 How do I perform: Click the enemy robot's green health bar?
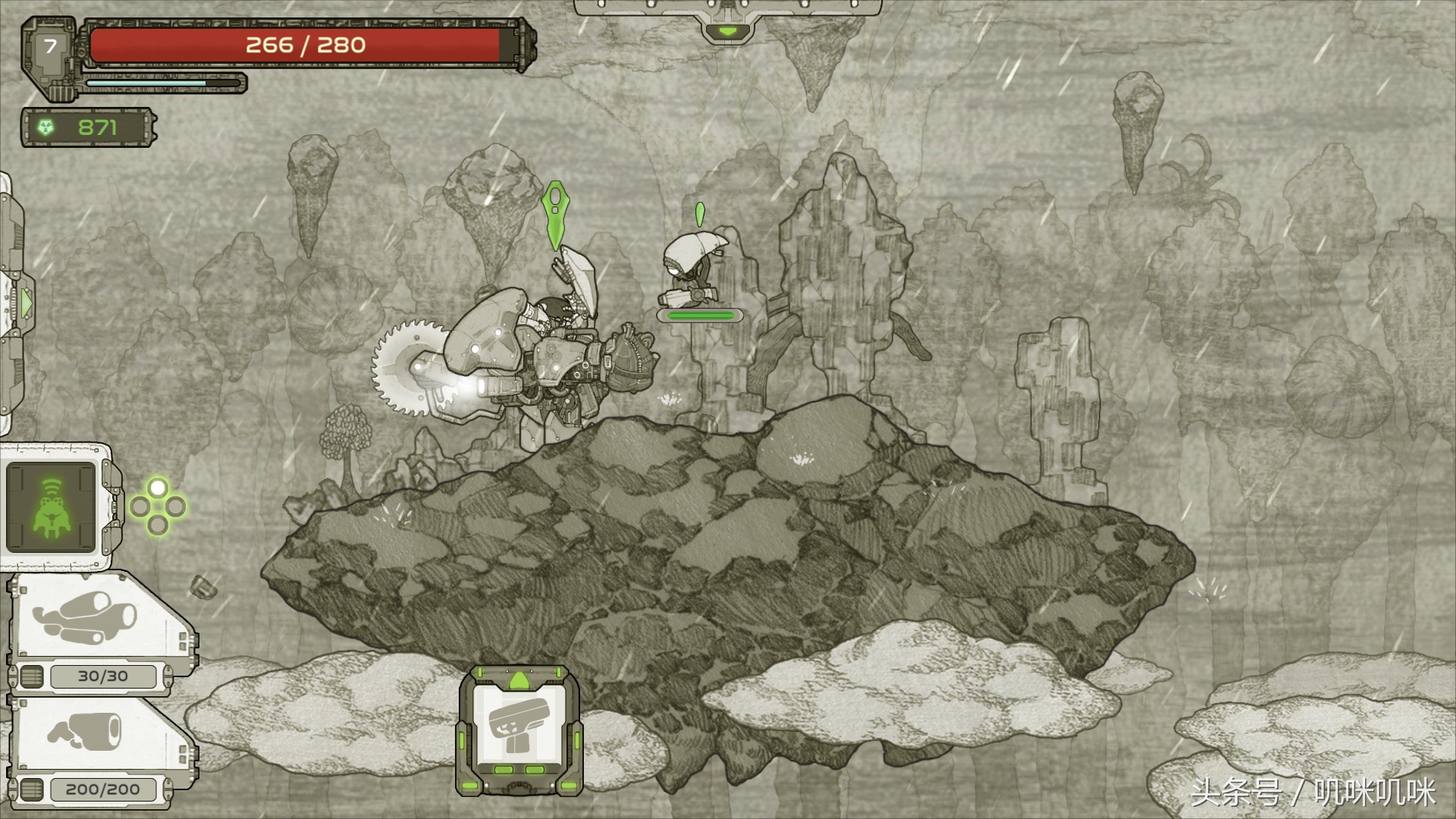[x=698, y=313]
